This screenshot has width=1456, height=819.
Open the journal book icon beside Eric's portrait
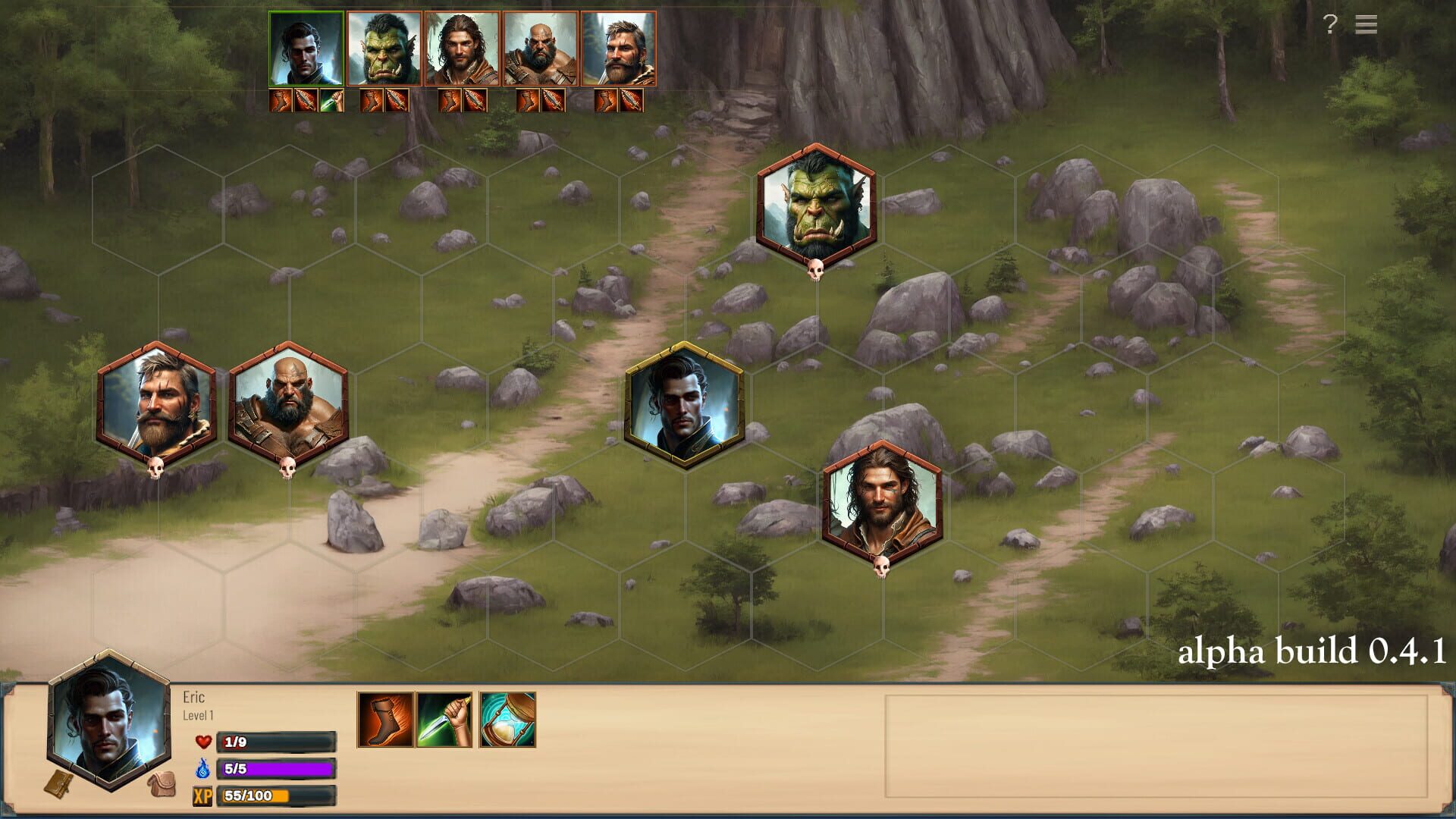tap(58, 785)
